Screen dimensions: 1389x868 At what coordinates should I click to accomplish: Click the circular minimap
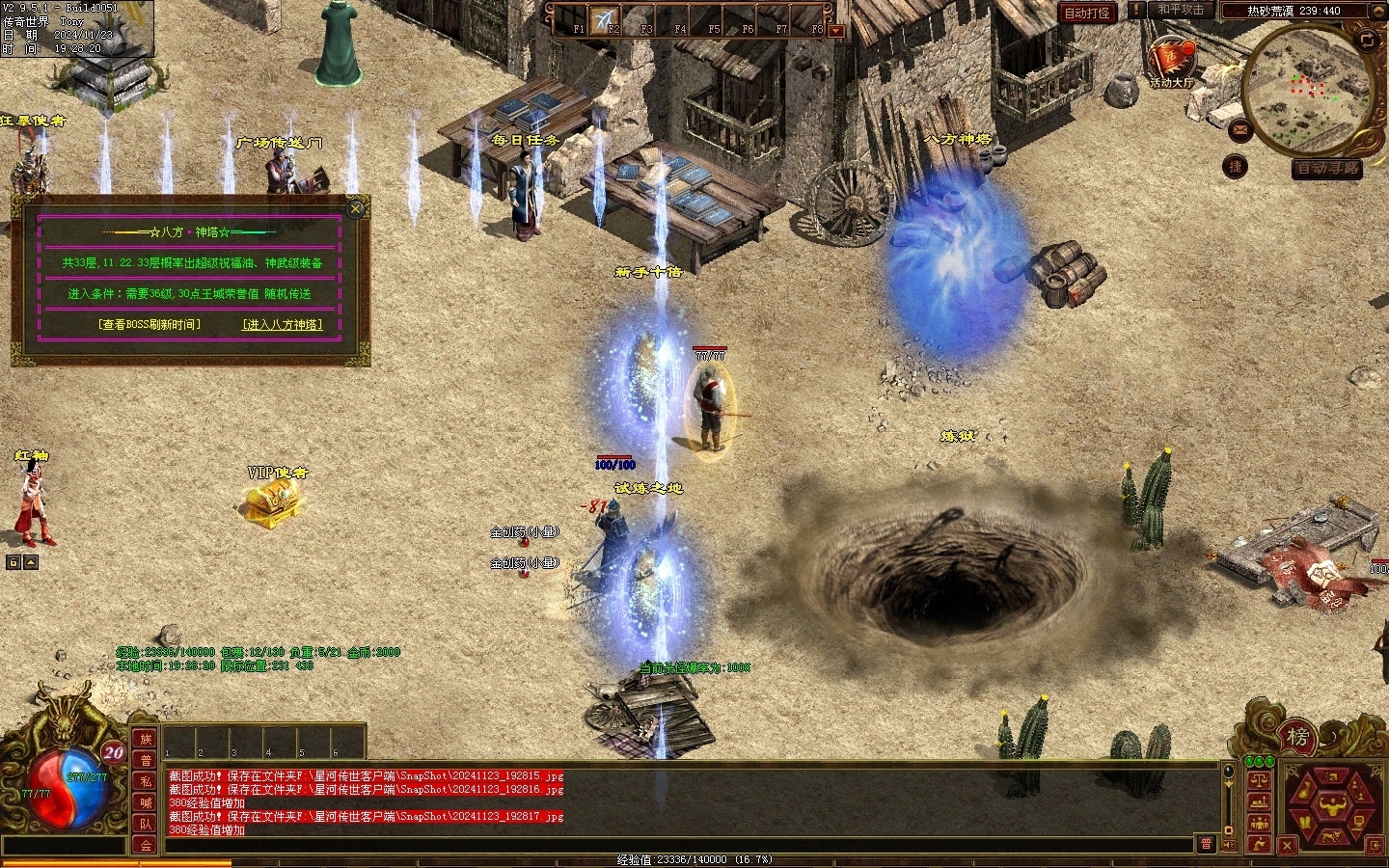[x=1306, y=87]
